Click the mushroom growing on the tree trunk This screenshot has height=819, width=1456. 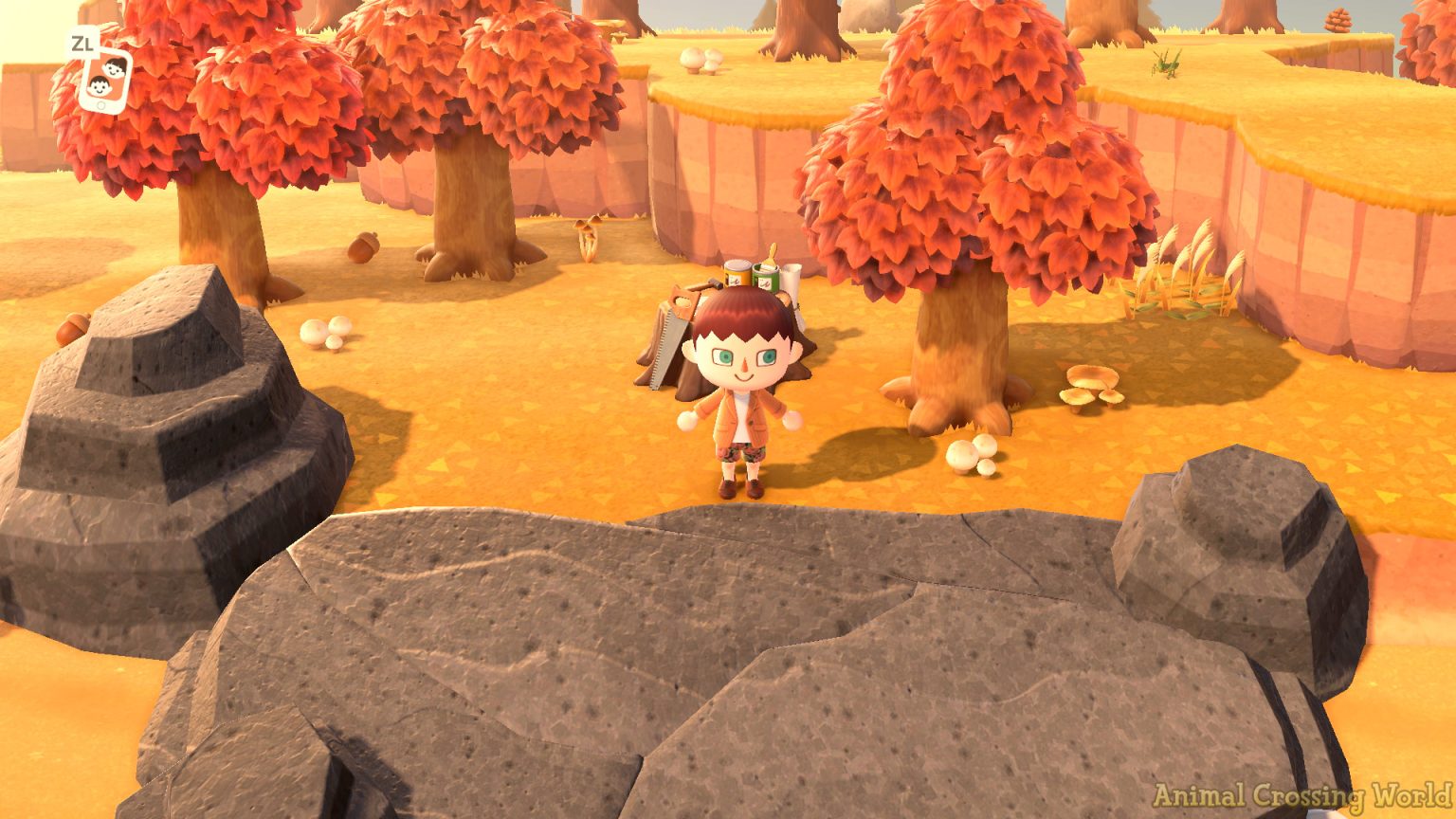pos(589,232)
